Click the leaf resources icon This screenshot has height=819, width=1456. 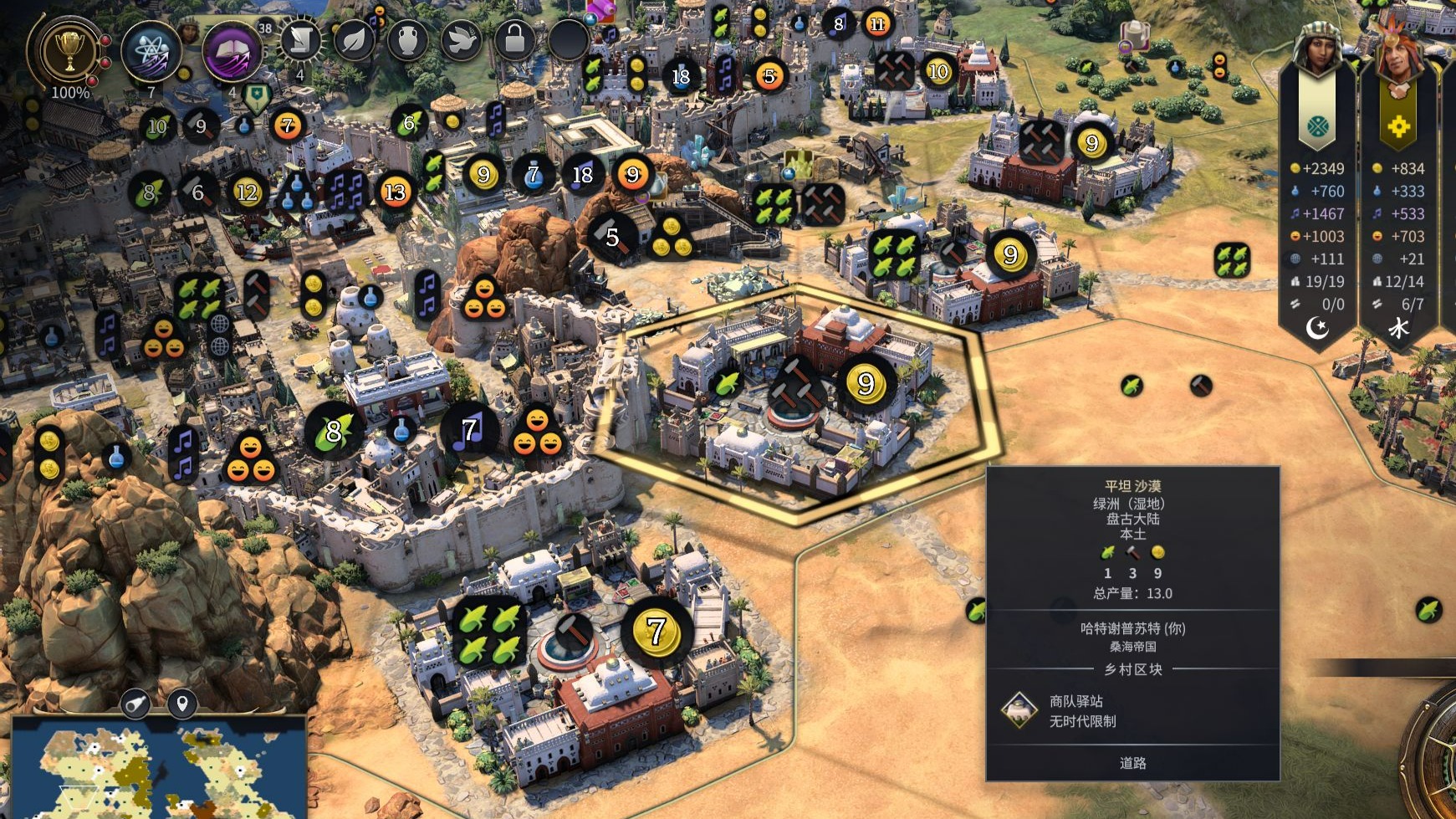tap(354, 40)
